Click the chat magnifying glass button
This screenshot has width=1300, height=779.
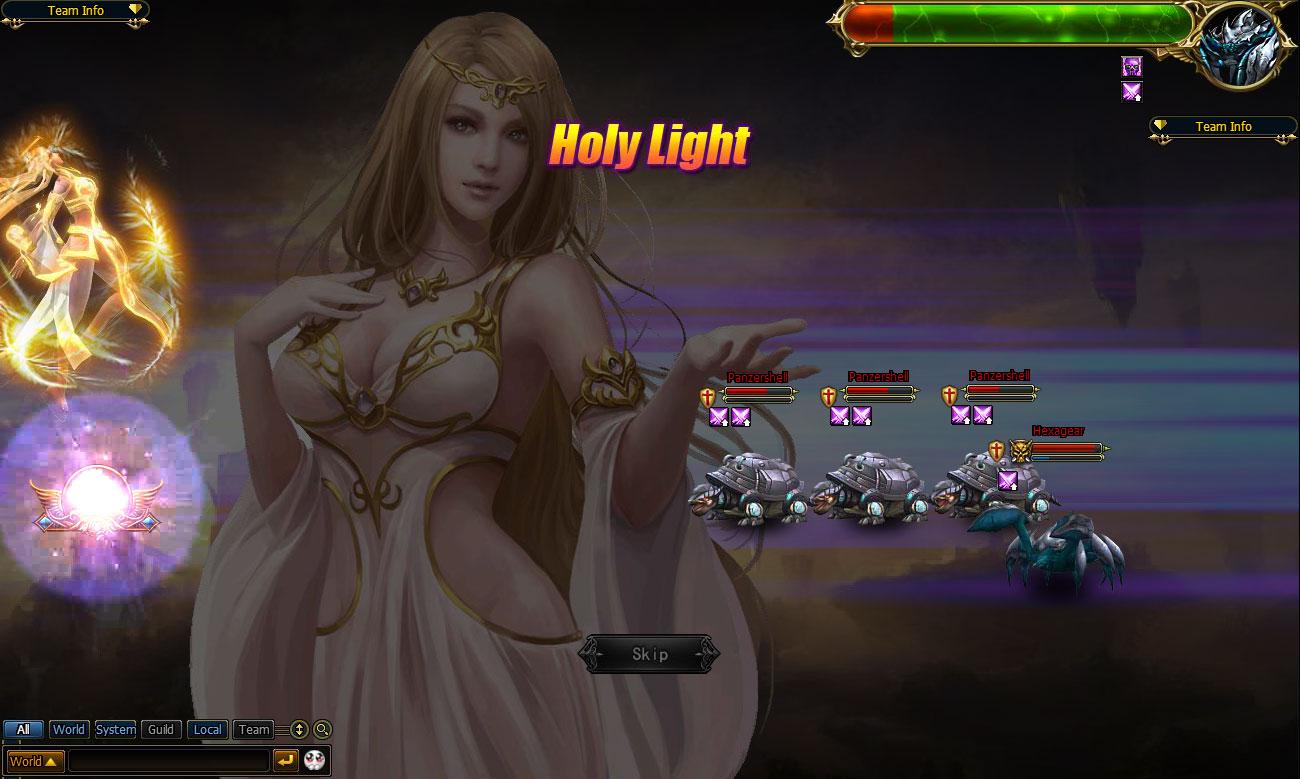coord(322,730)
